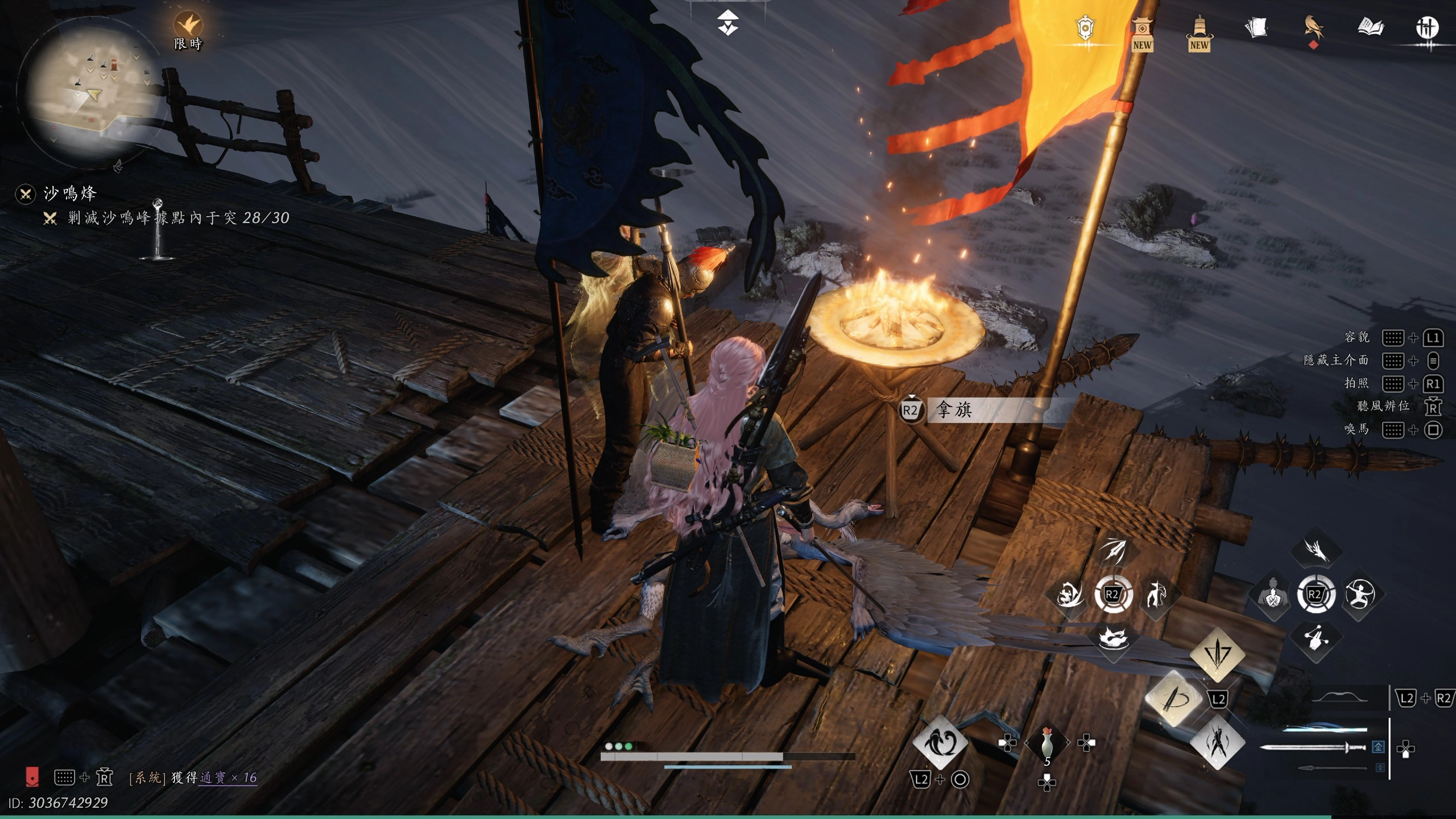Activate the triangle sword skill

pyautogui.click(x=1217, y=654)
